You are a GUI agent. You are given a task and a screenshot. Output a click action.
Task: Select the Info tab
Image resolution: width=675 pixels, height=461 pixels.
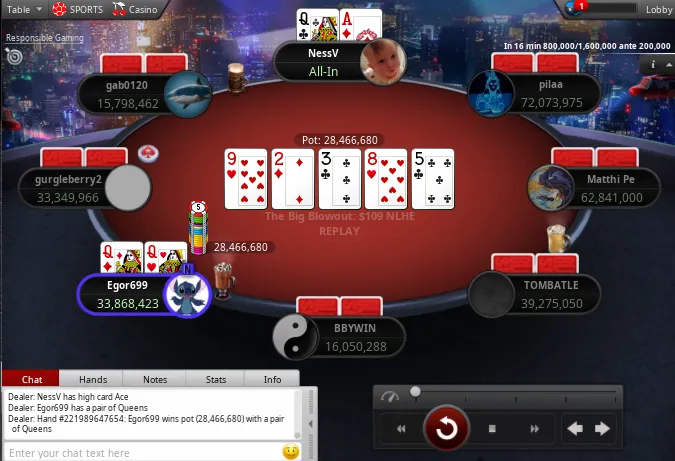click(x=272, y=380)
